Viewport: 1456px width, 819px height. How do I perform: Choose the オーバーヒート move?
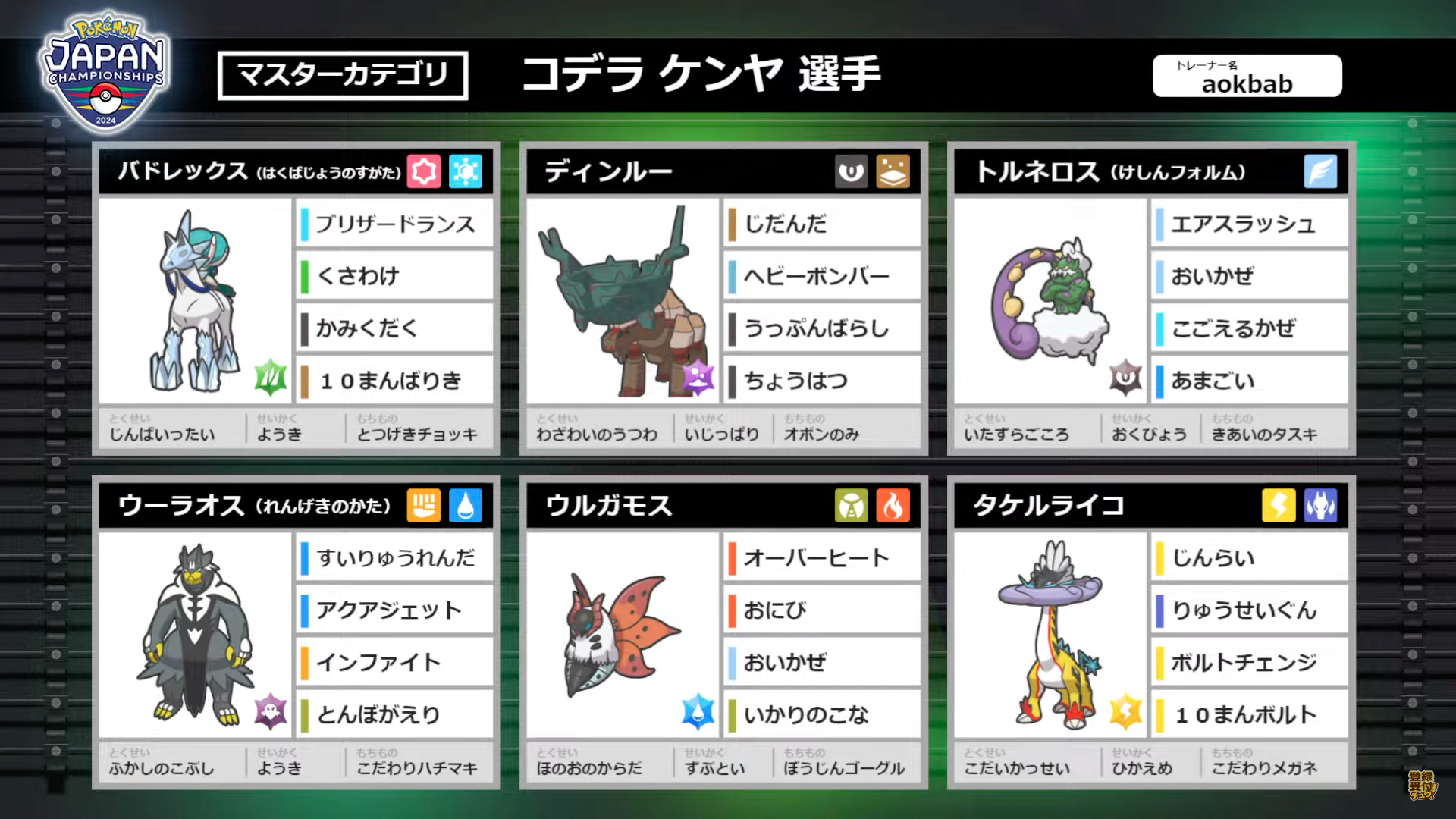[822, 558]
